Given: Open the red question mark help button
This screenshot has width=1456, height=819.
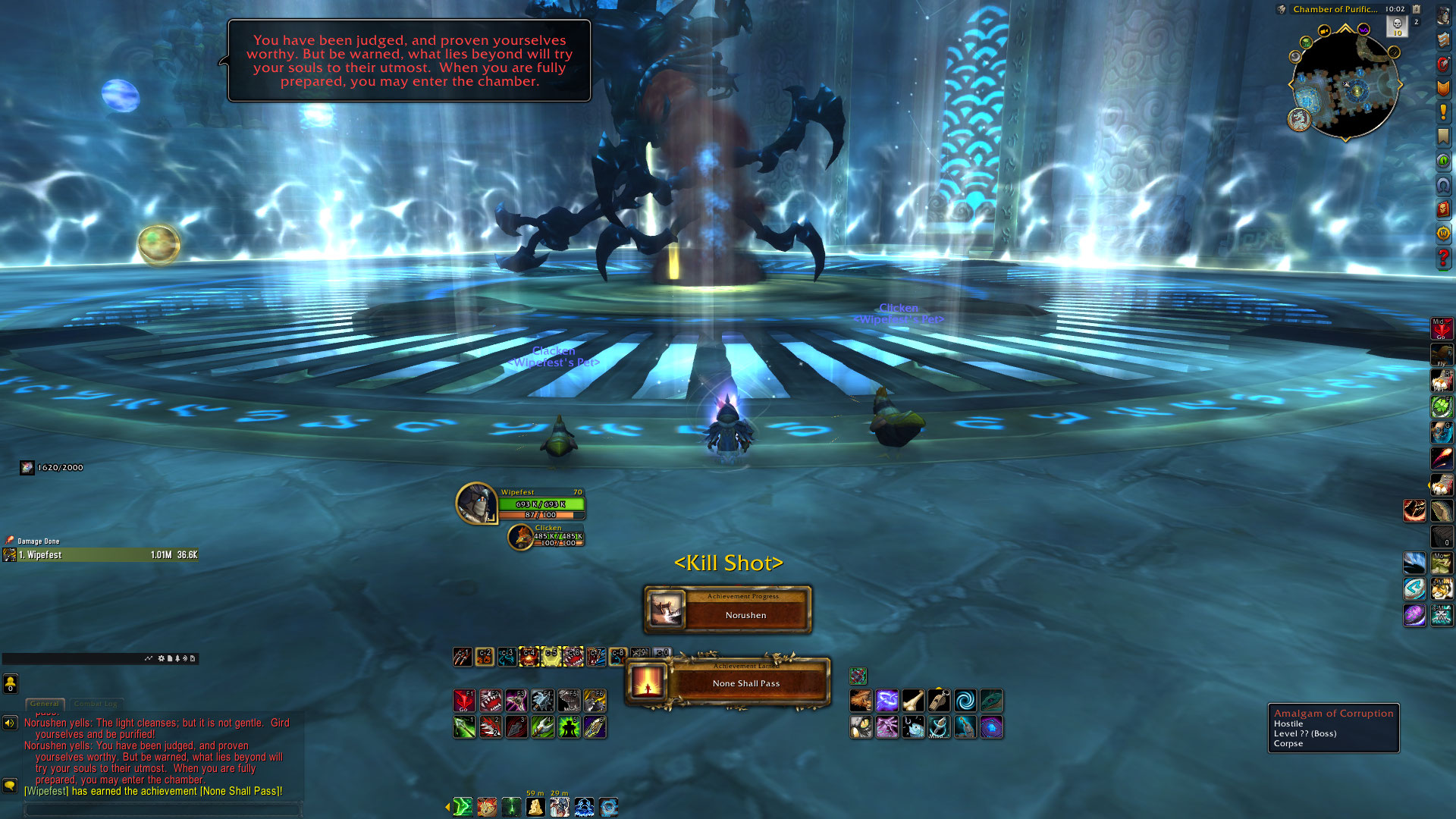Looking at the screenshot, I should [x=1443, y=258].
